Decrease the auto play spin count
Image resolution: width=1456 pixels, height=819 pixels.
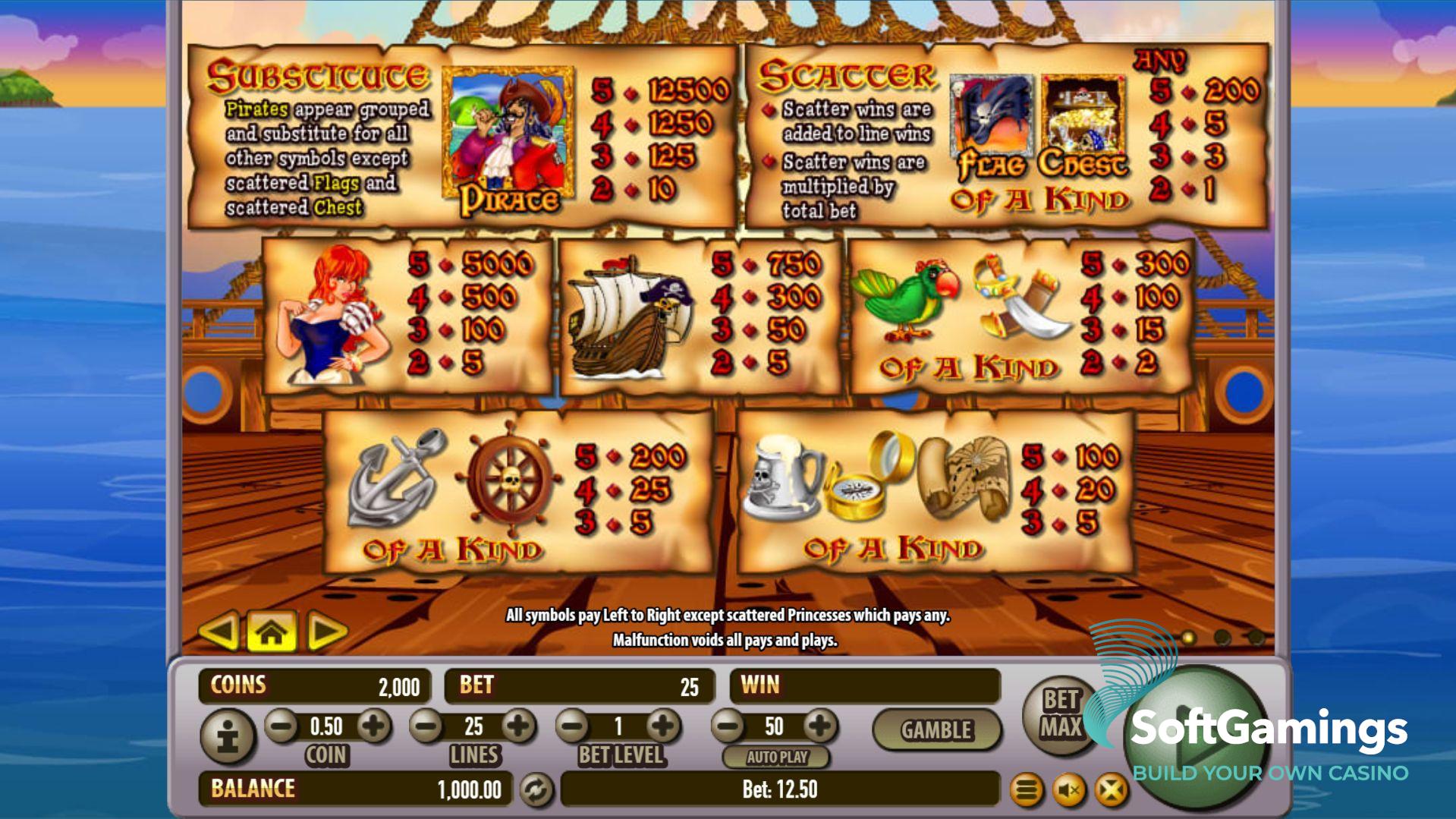[x=728, y=727]
